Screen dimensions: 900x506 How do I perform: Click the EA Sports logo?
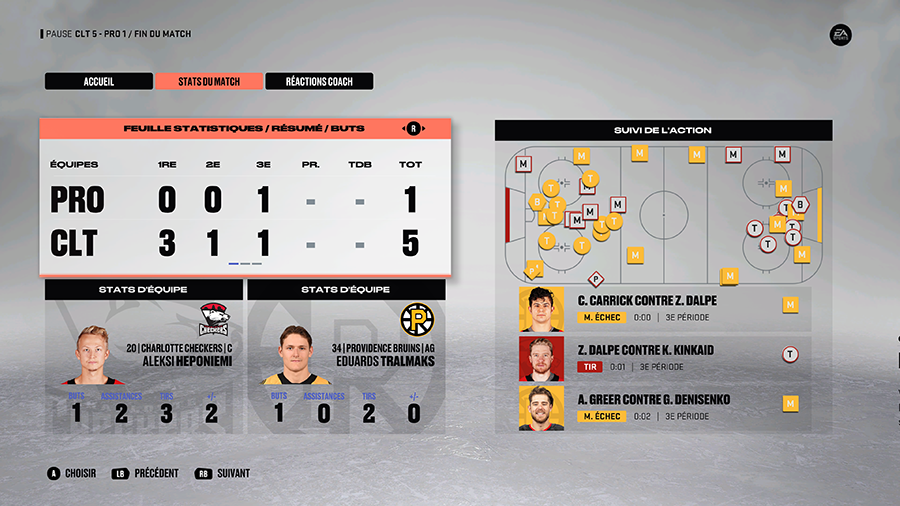click(x=841, y=35)
